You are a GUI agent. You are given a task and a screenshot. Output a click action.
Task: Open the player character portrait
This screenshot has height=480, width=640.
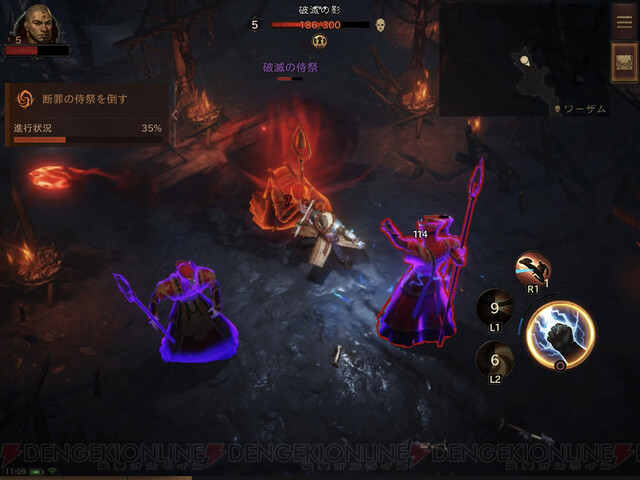(37, 24)
